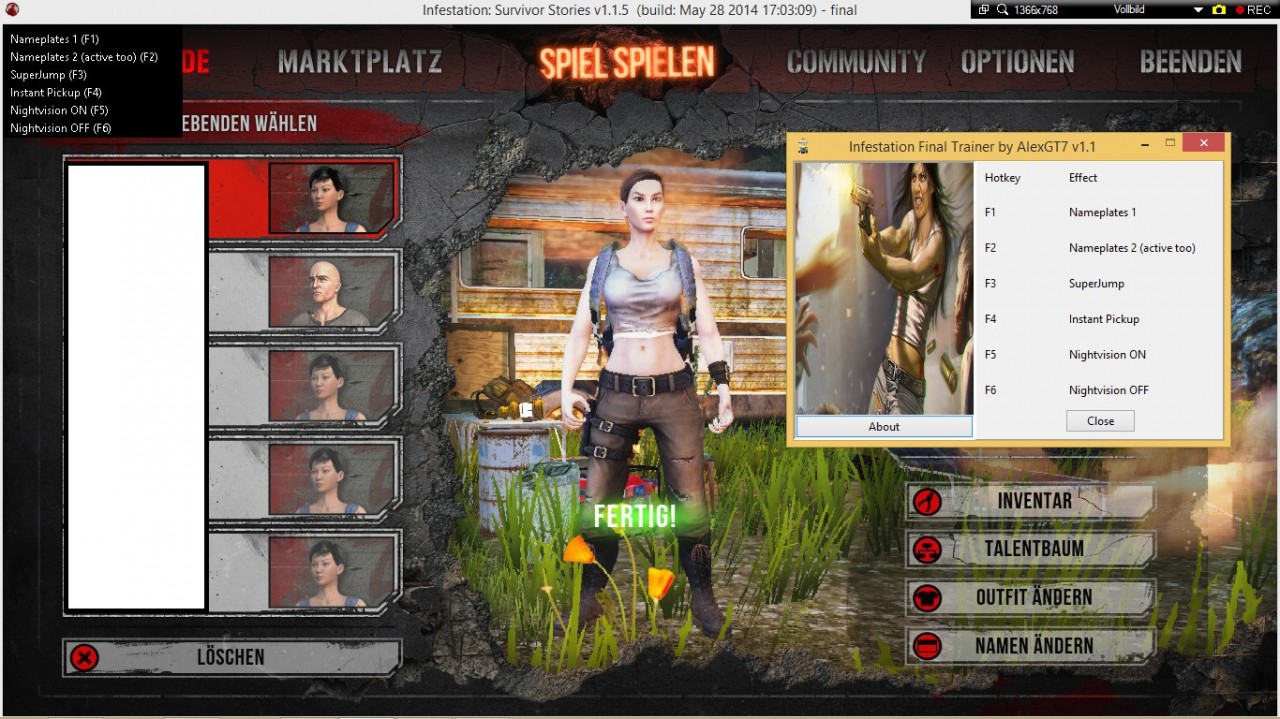Quit the game with Beenden
This screenshot has width=1280, height=719.
pyautogui.click(x=1190, y=62)
